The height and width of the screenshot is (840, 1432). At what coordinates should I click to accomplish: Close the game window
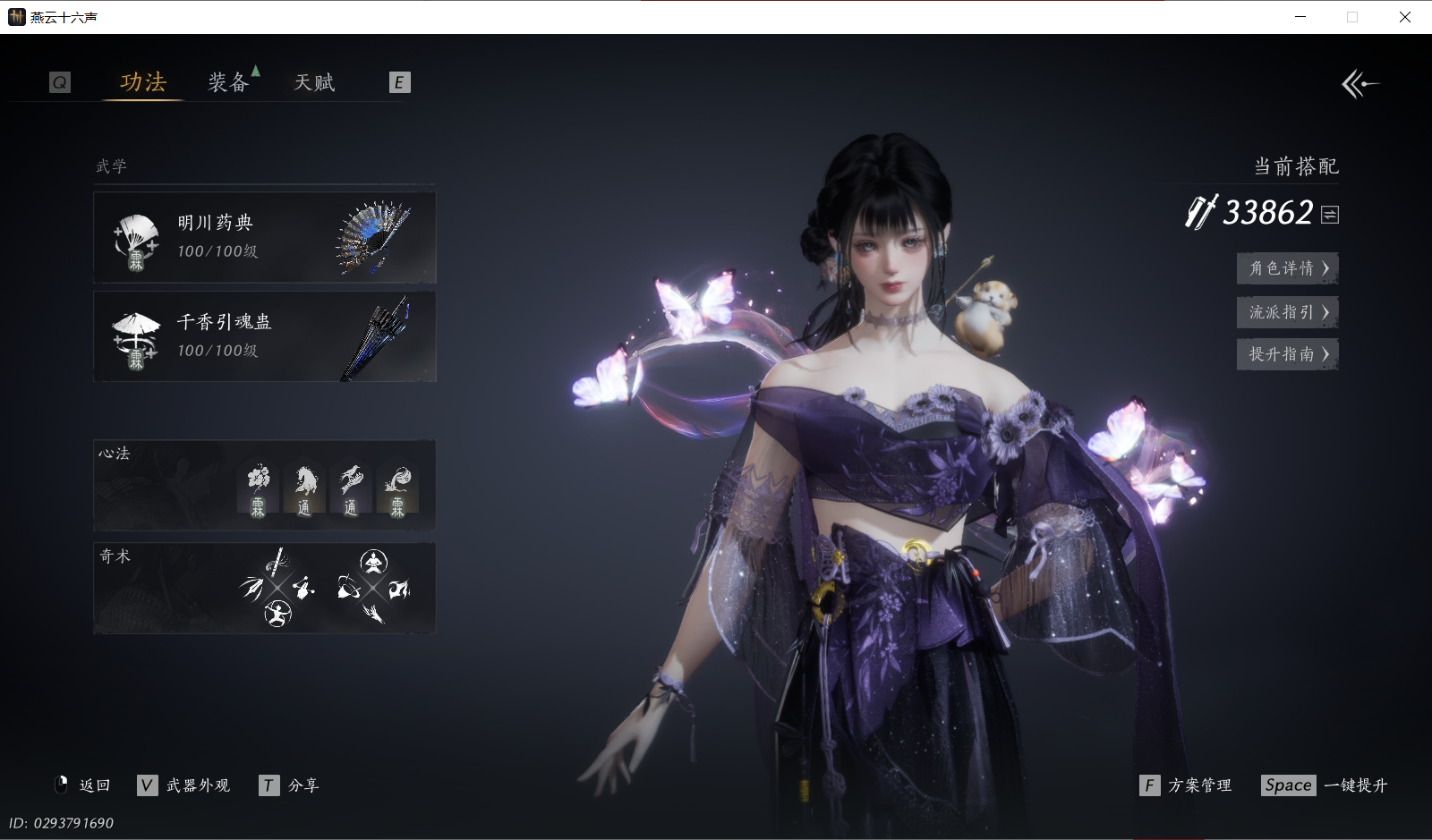point(1405,17)
